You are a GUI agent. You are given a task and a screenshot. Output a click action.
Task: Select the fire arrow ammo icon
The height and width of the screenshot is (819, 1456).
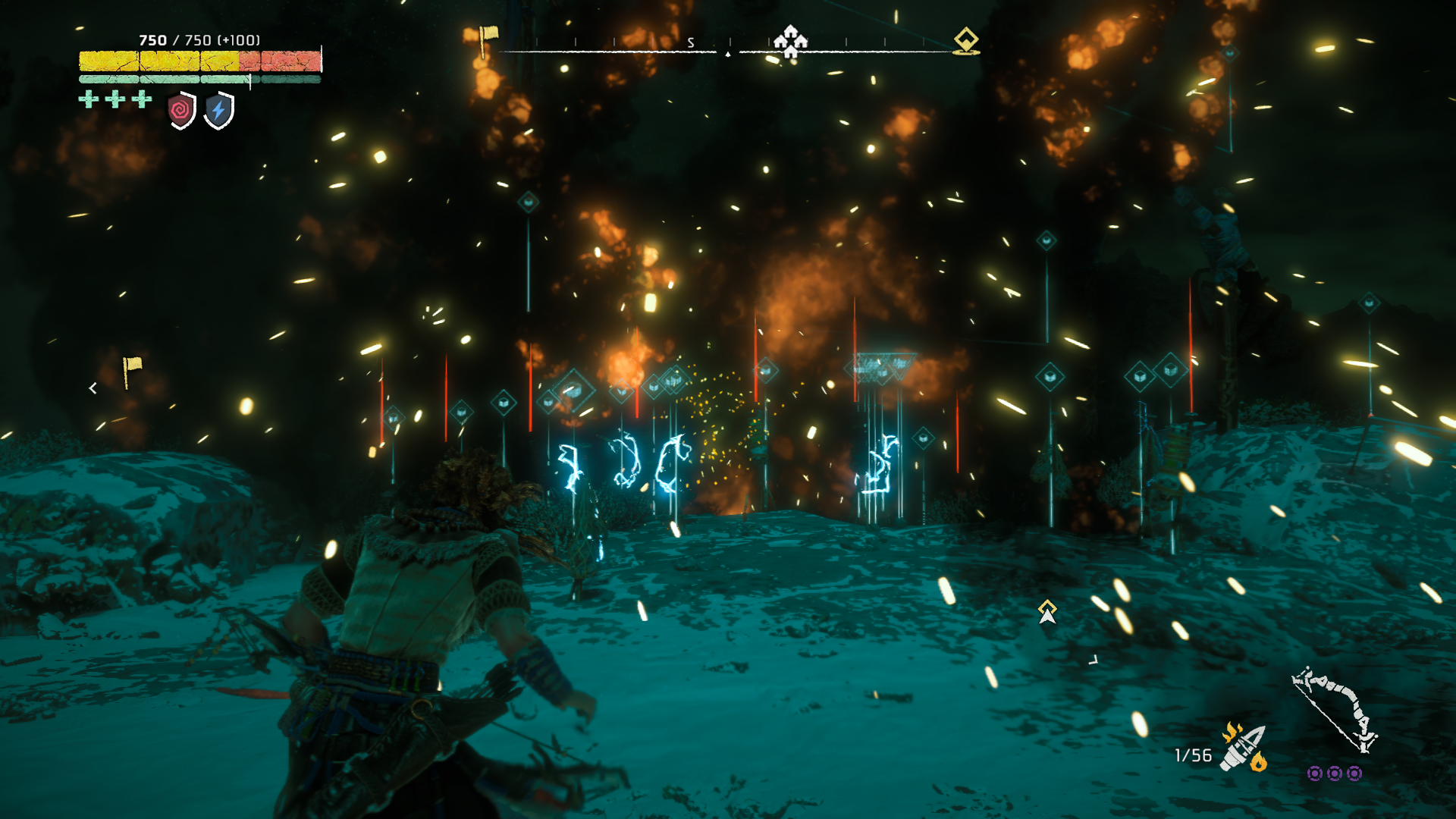tap(1244, 747)
